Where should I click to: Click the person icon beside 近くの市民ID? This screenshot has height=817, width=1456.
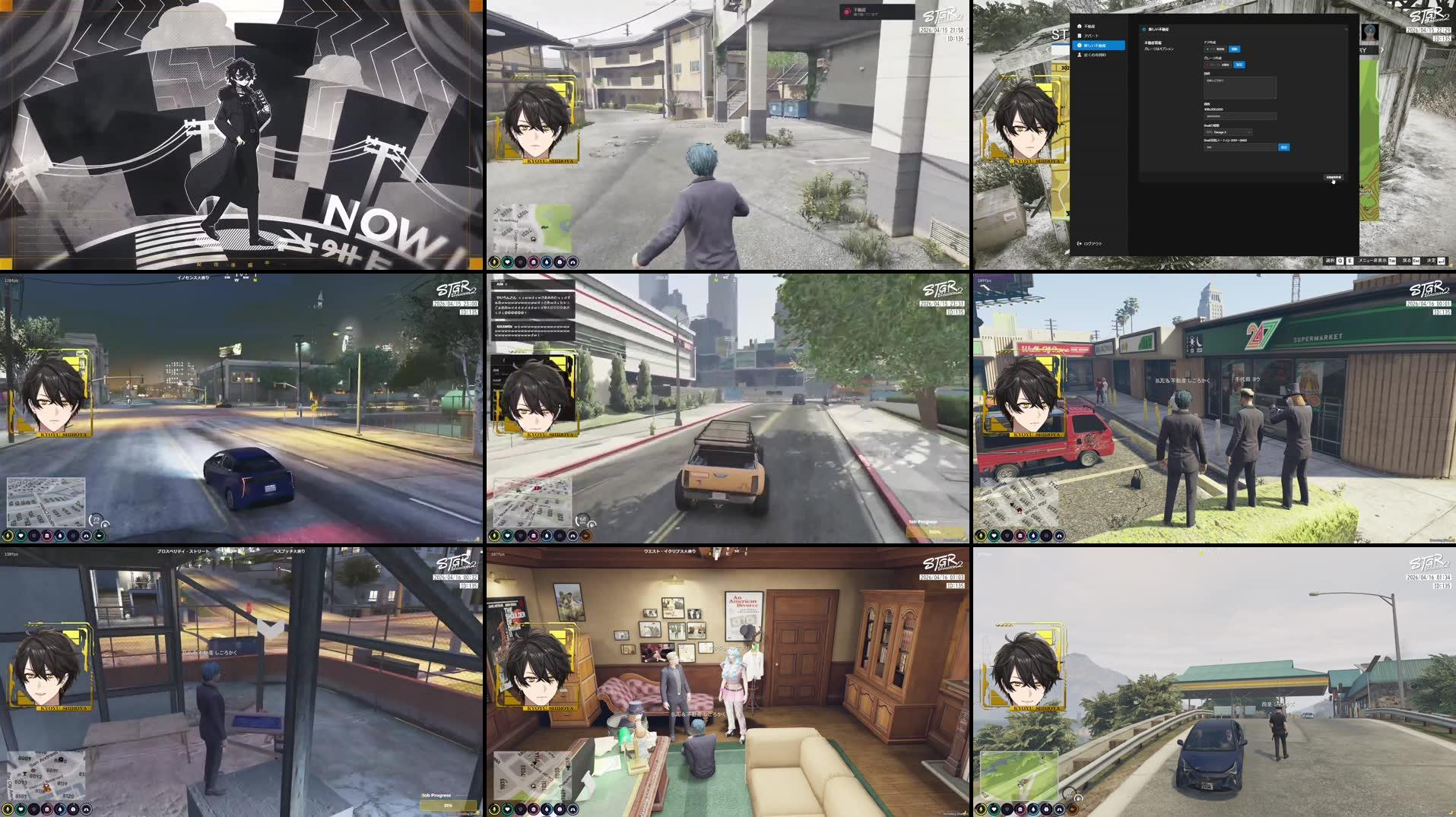(1080, 55)
